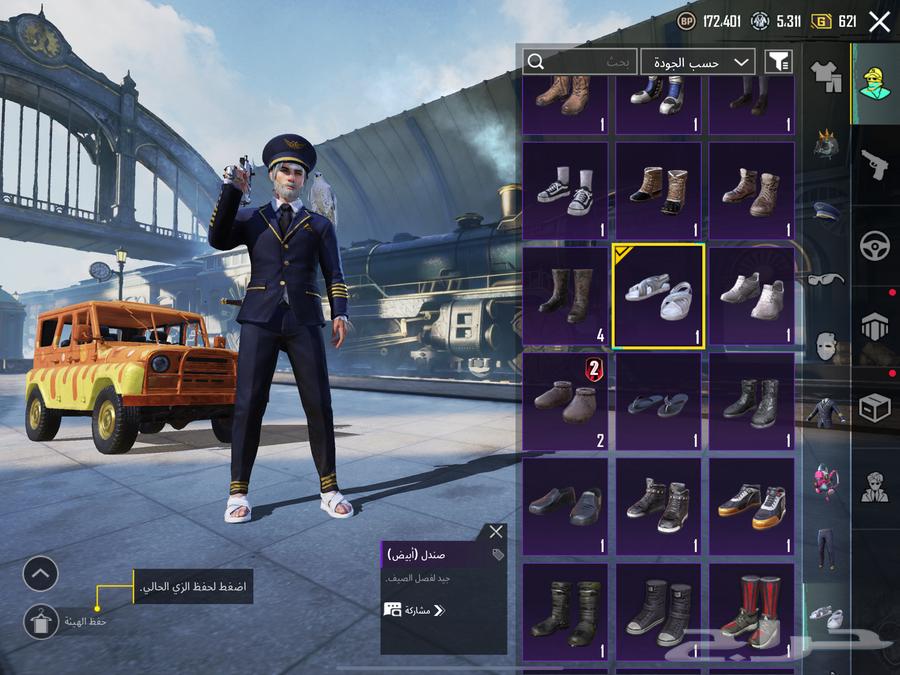
Task: Switch to the pistol weapons tab
Action: click(875, 164)
